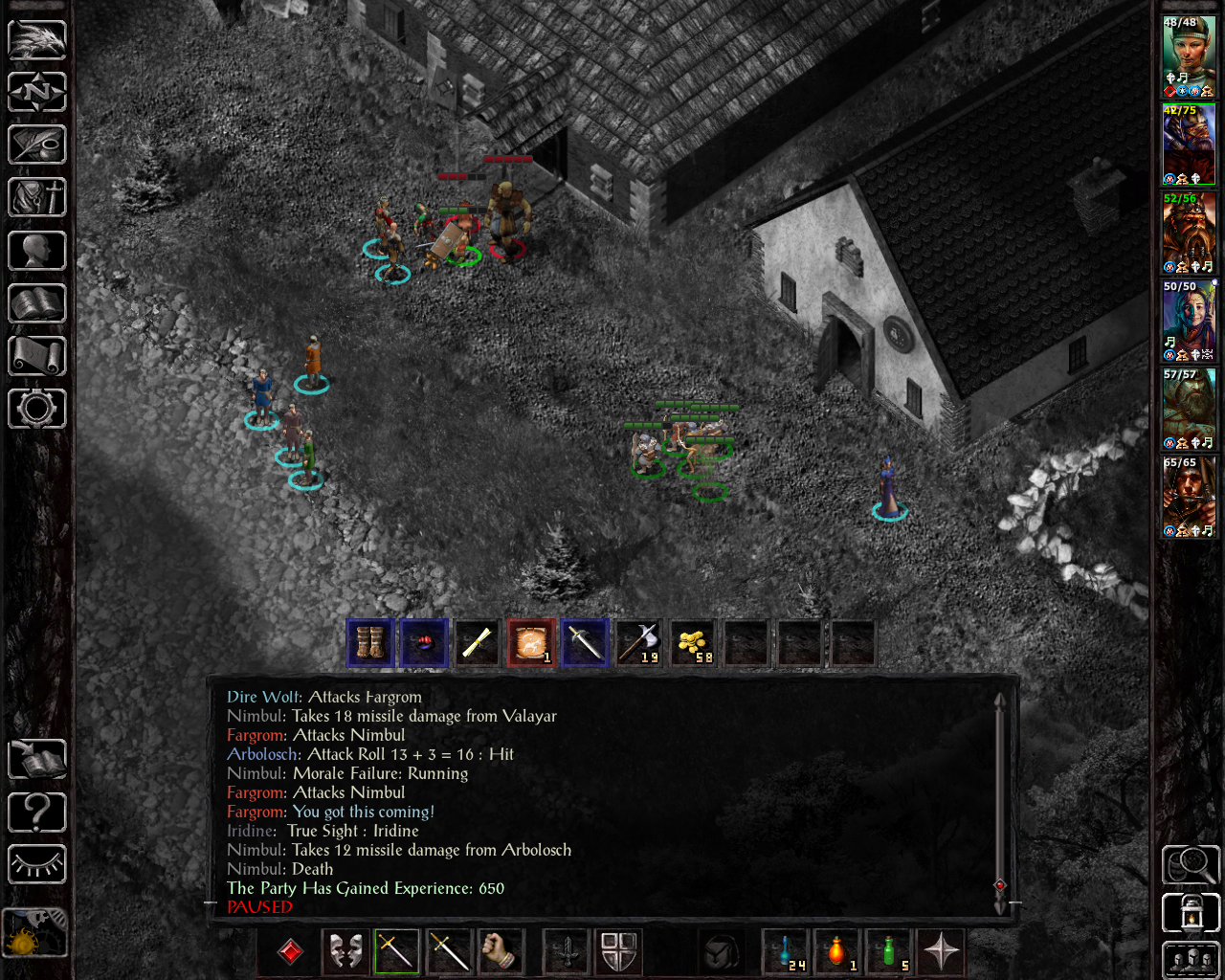Image resolution: width=1225 pixels, height=980 pixels.
Task: Toggle the closed-eye hide interface button
Action: pyautogui.click(x=37, y=864)
